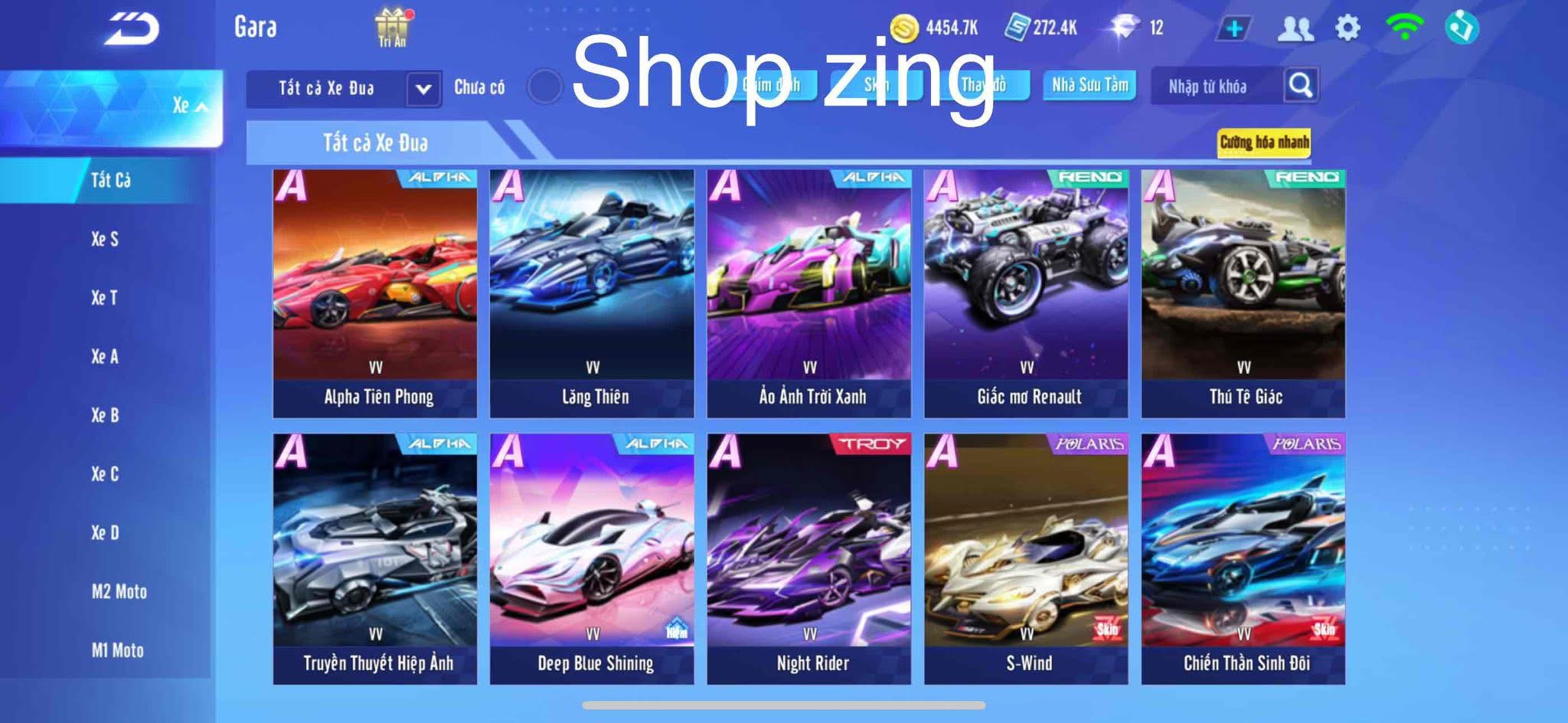Open the Tri Ân gift icon
Screen dimensions: 1568x723
(390, 27)
